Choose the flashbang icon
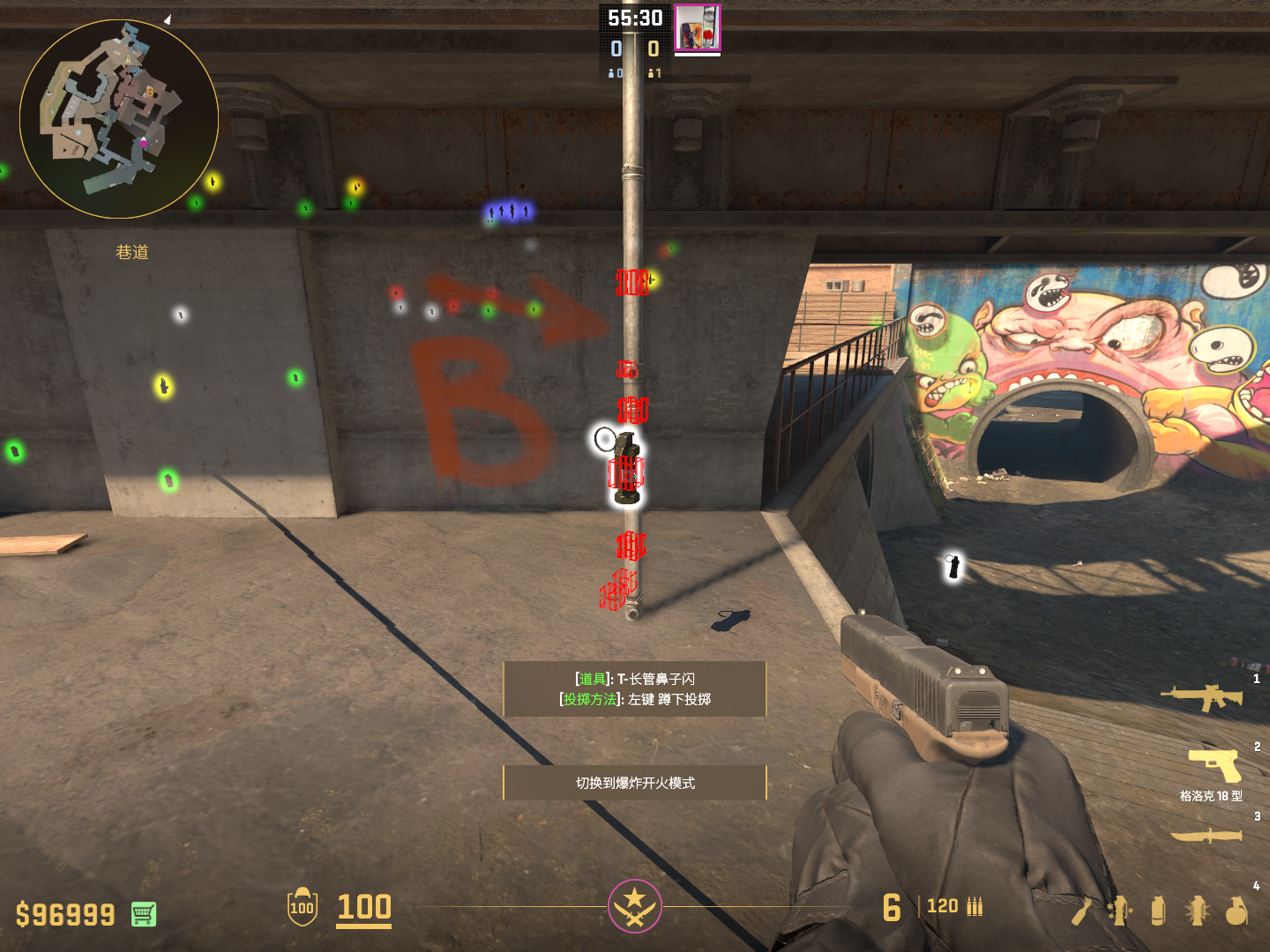The image size is (1270, 952). (x=1197, y=911)
